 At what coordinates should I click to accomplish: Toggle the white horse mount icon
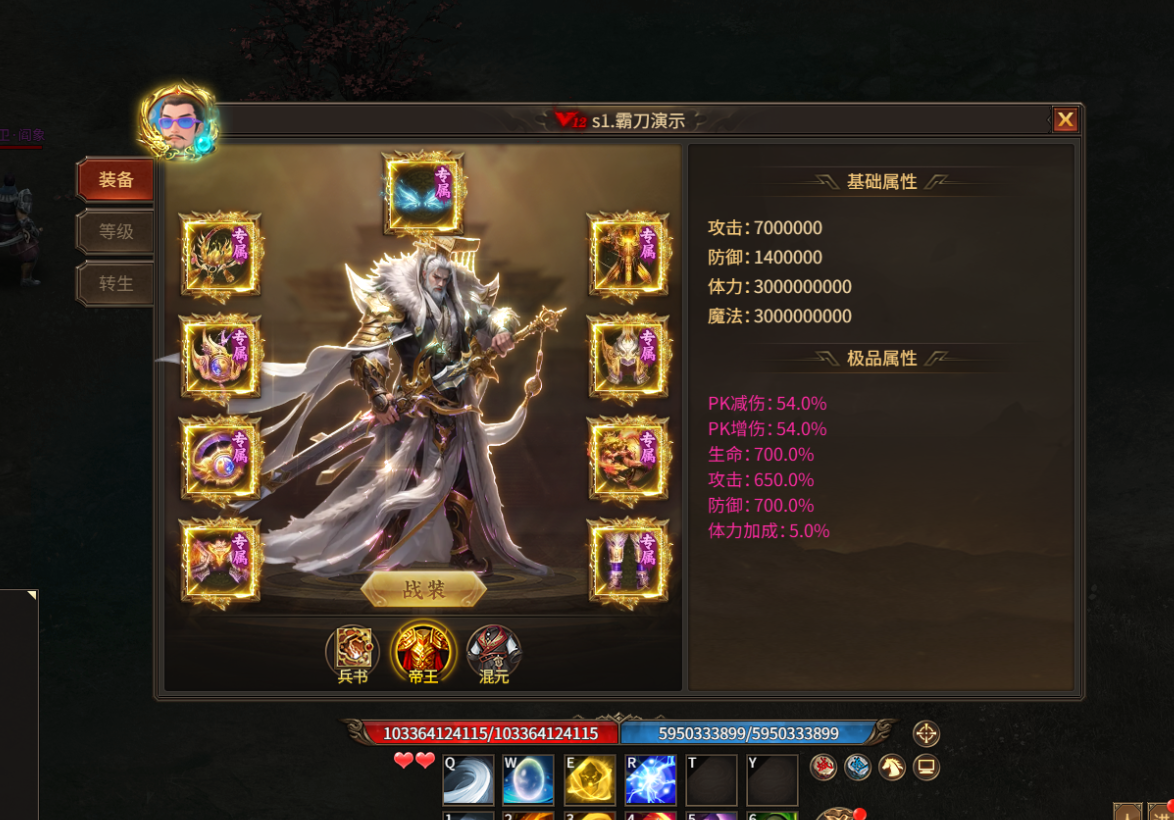pos(891,767)
